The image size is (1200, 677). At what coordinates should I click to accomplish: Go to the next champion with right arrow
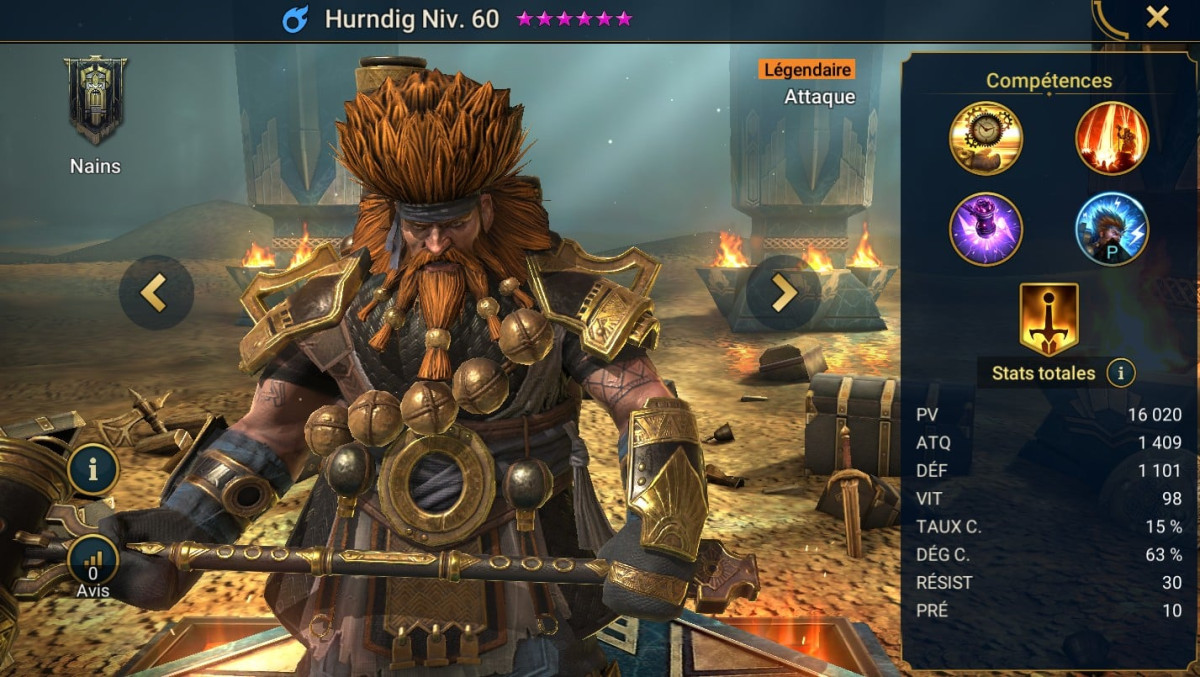[x=783, y=292]
